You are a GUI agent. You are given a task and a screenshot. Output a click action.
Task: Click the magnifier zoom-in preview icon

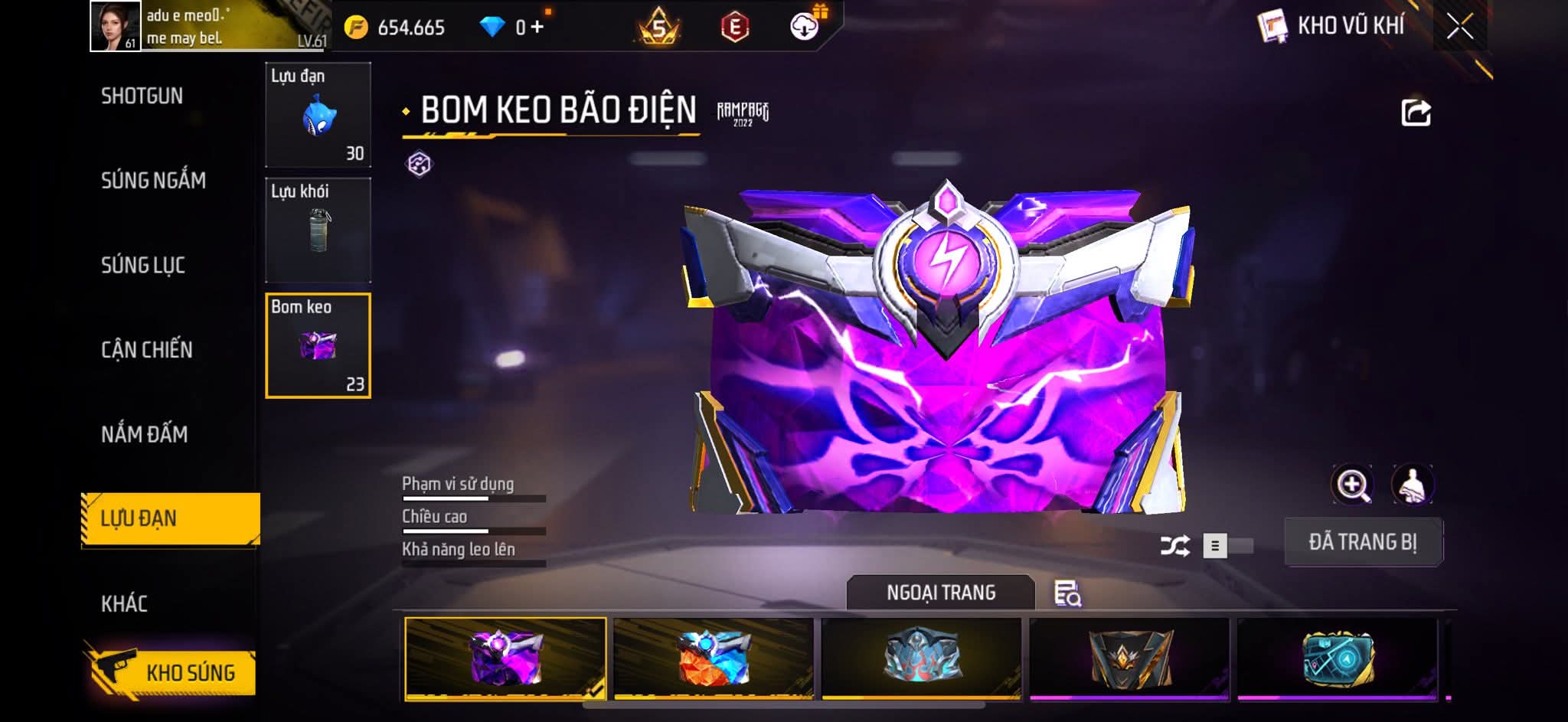(x=1352, y=485)
